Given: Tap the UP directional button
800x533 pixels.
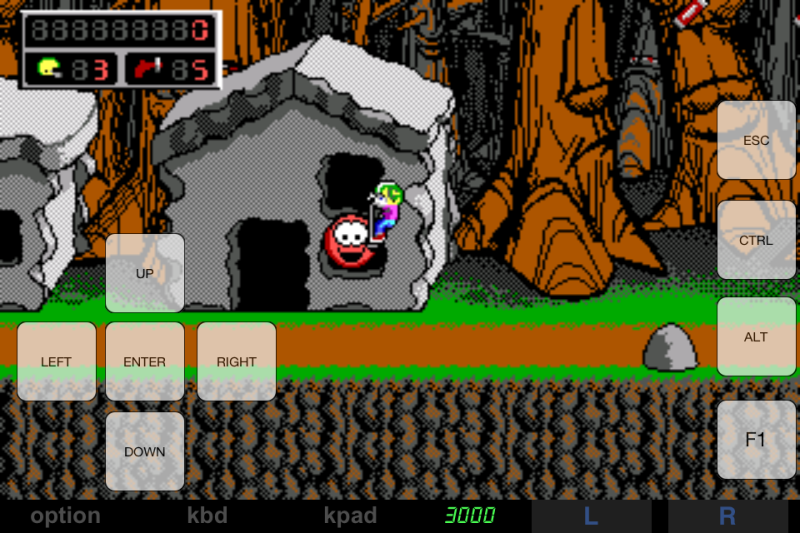Looking at the screenshot, I should click(x=145, y=273).
